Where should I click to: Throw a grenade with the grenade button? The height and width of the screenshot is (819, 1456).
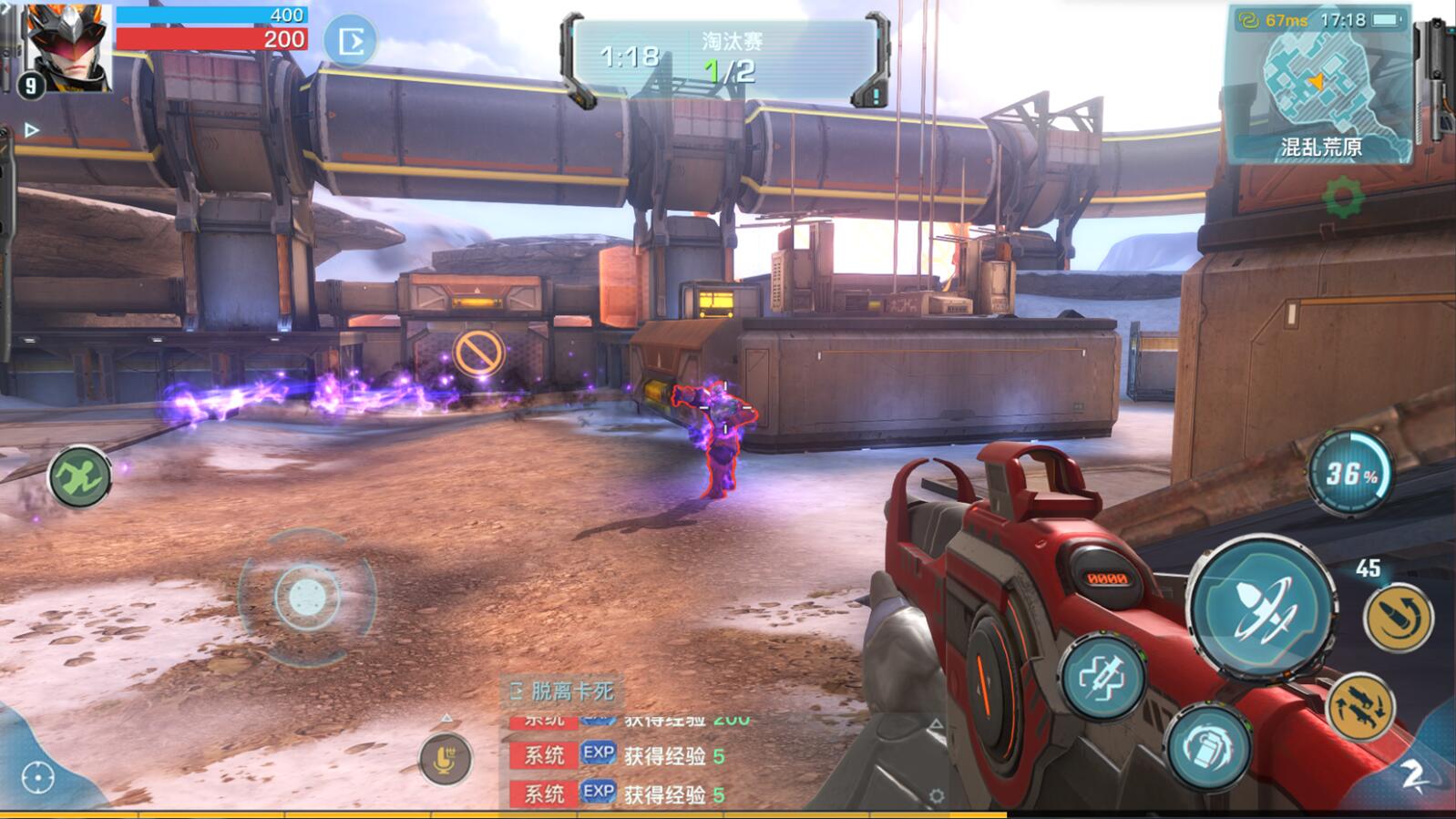tap(1210, 748)
